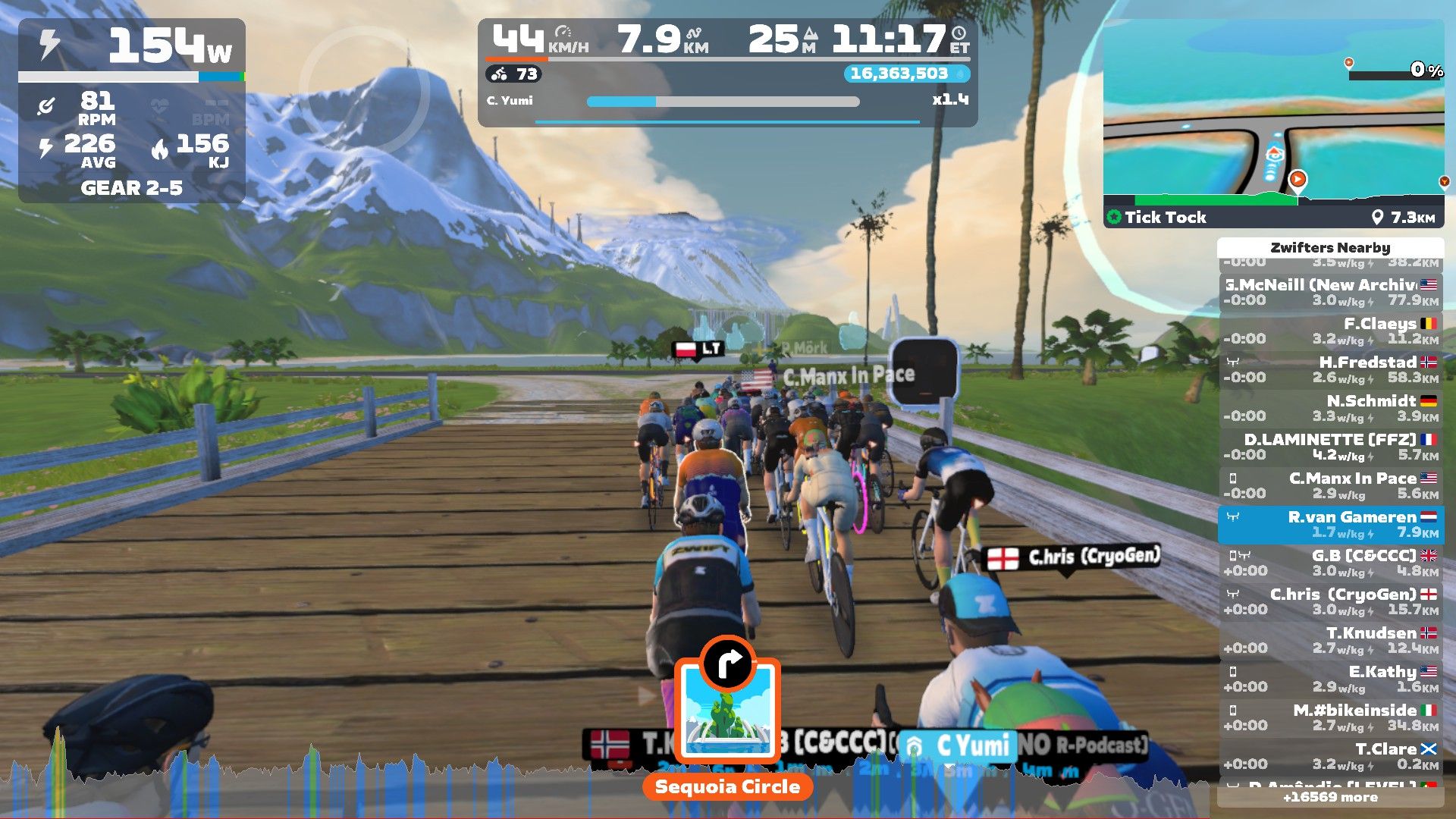Image resolution: width=1456 pixels, height=819 pixels.
Task: Click T.Clare in Zwifters Nearby
Action: pos(1331,756)
